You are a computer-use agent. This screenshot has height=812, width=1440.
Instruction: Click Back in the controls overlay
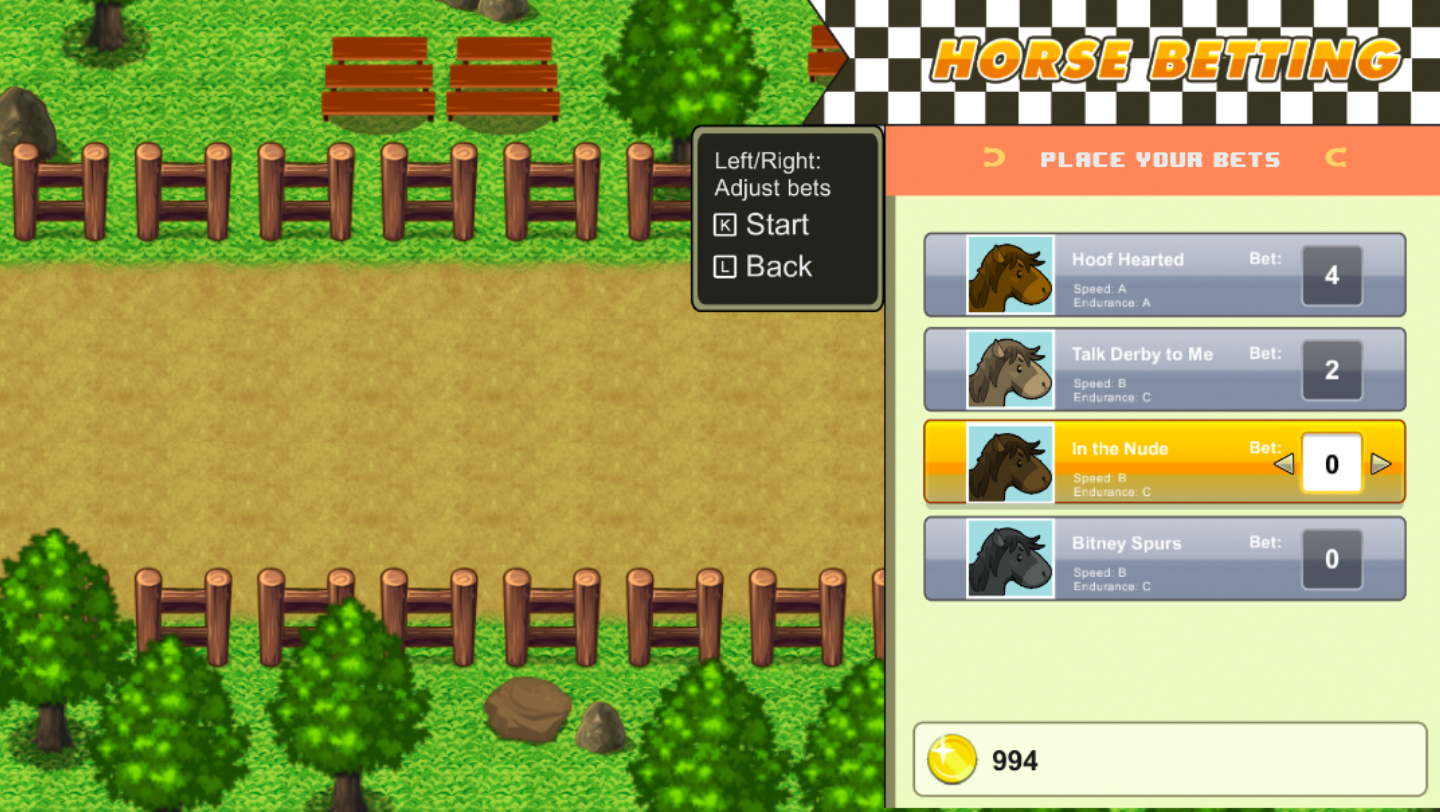tap(778, 266)
